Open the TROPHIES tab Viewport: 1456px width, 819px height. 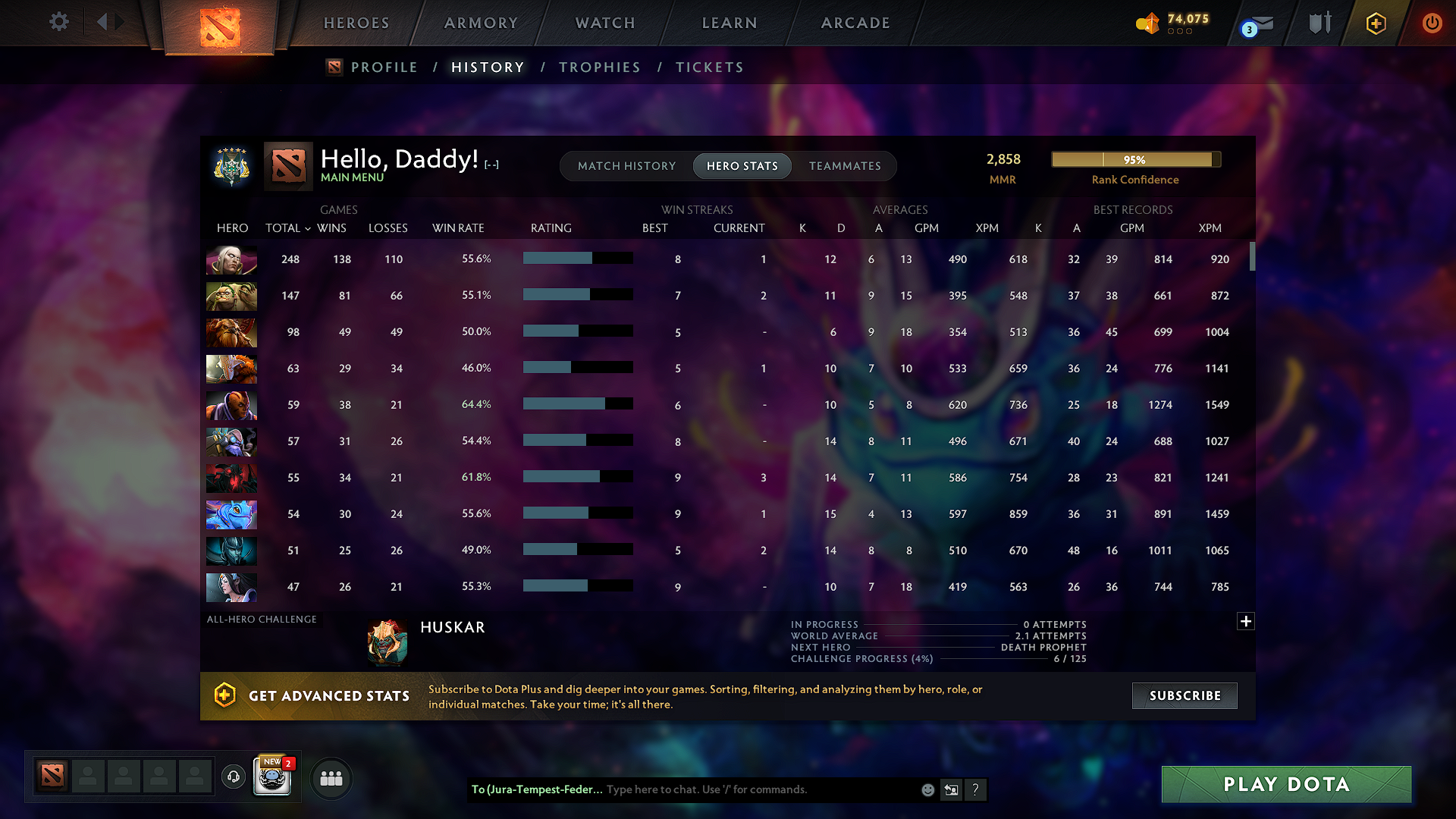point(599,67)
